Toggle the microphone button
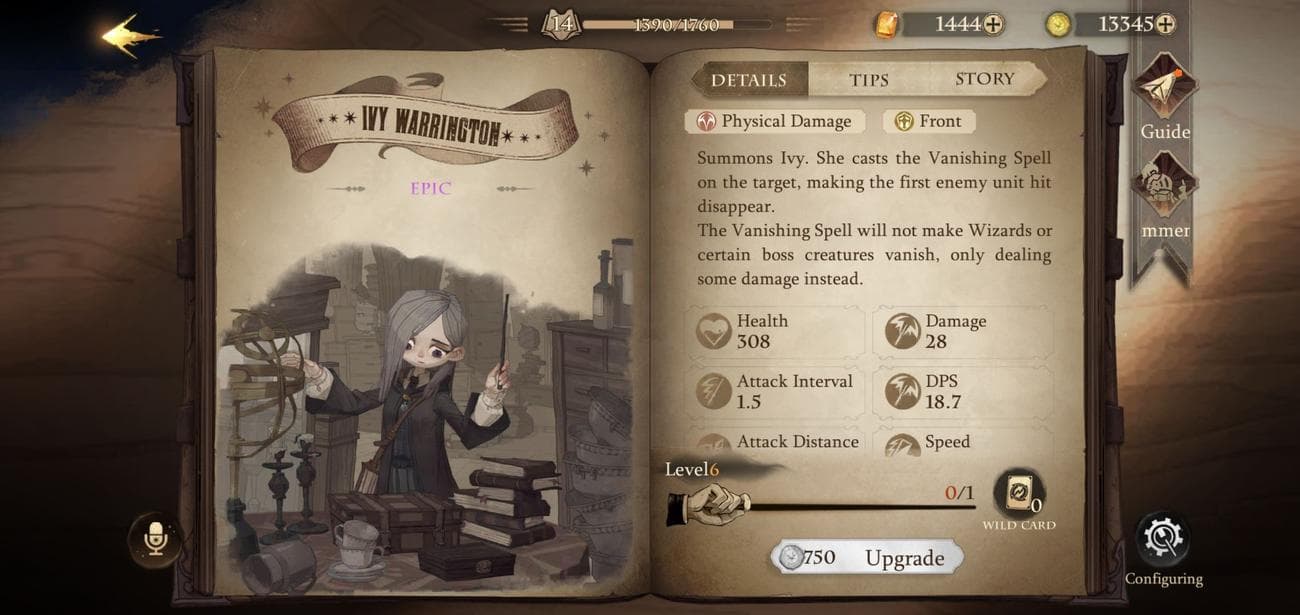Viewport: 1300px width, 615px height. click(x=155, y=540)
